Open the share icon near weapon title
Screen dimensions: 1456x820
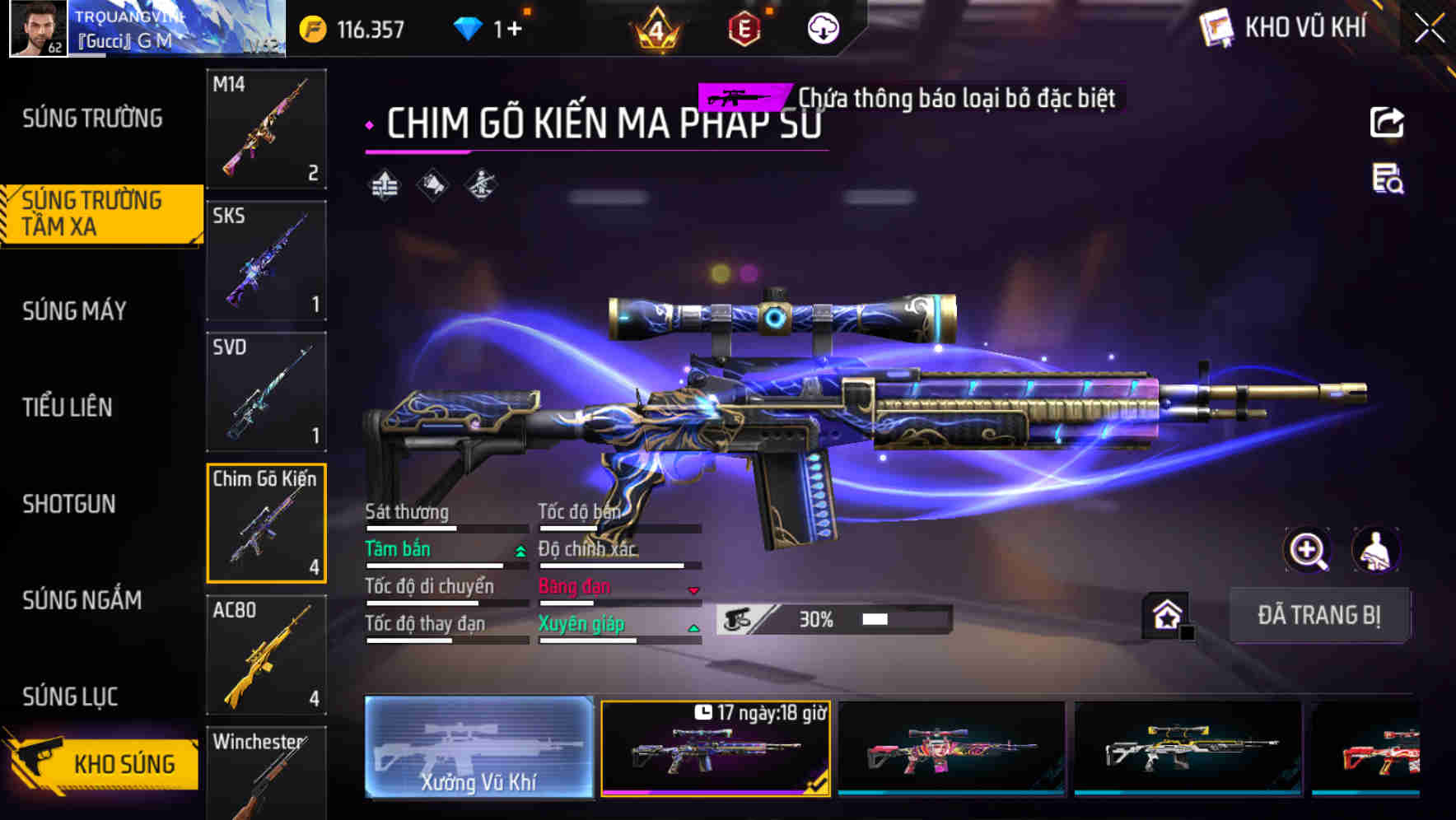click(1387, 122)
